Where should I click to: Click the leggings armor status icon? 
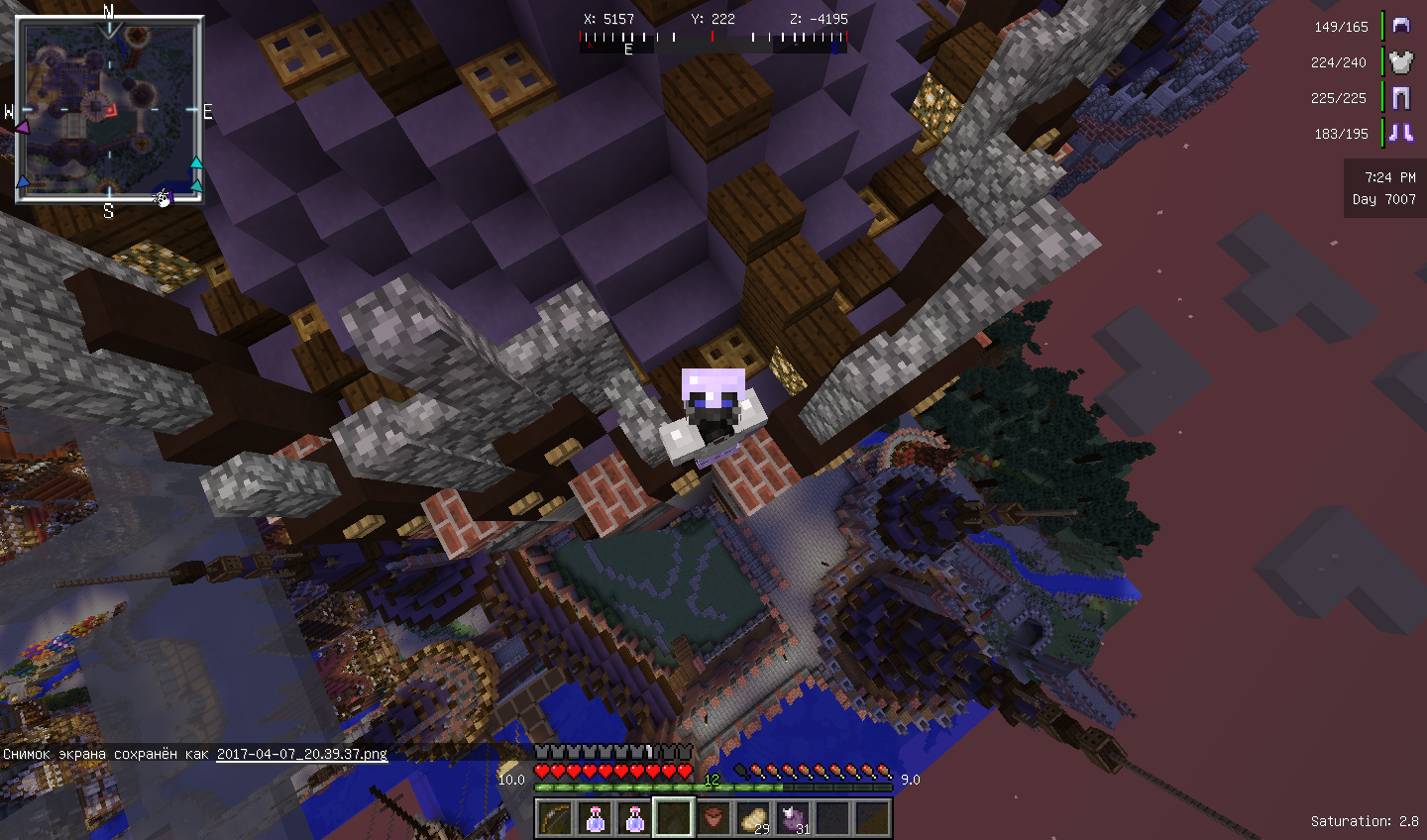click(1400, 97)
